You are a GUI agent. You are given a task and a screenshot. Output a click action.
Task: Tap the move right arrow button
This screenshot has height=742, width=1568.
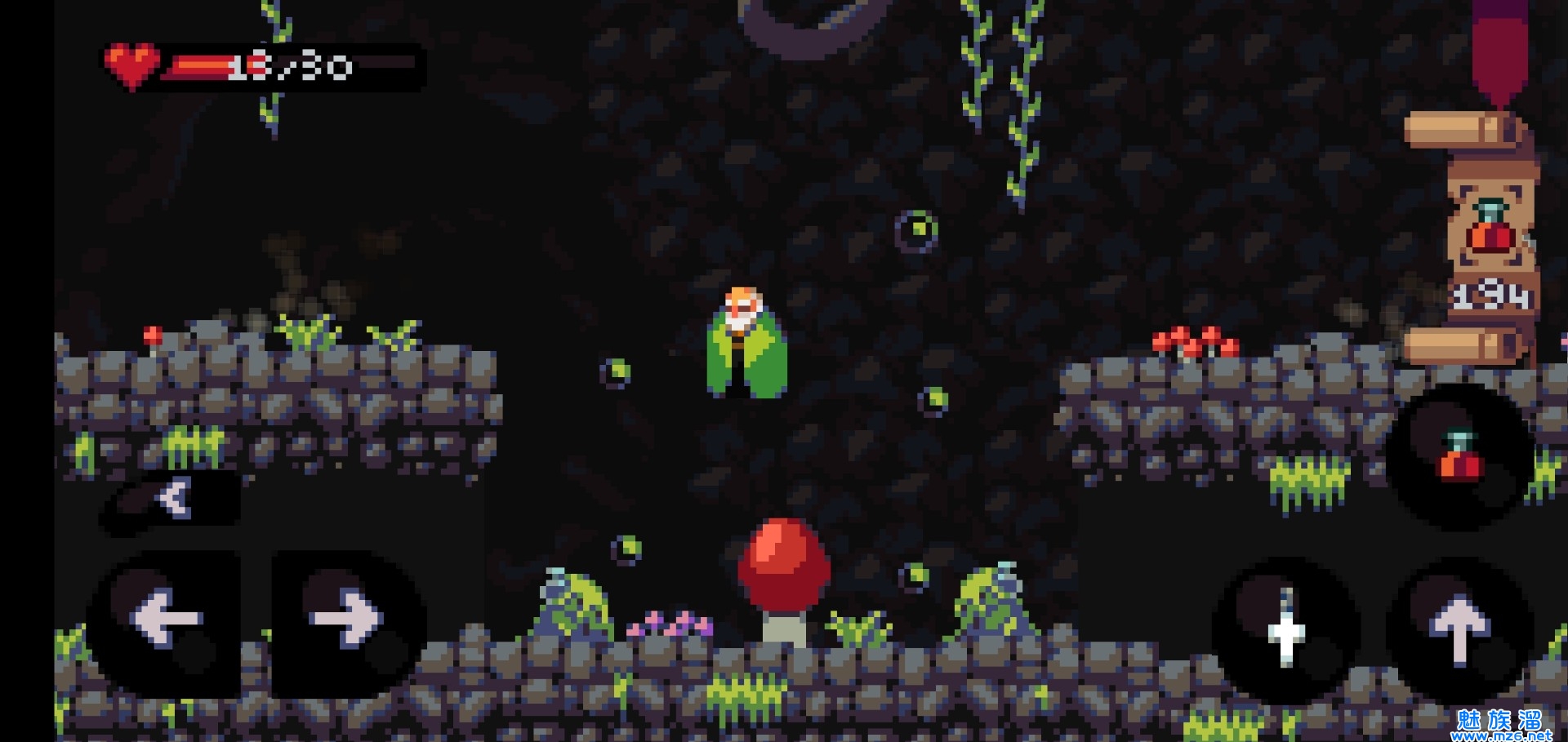(x=346, y=618)
